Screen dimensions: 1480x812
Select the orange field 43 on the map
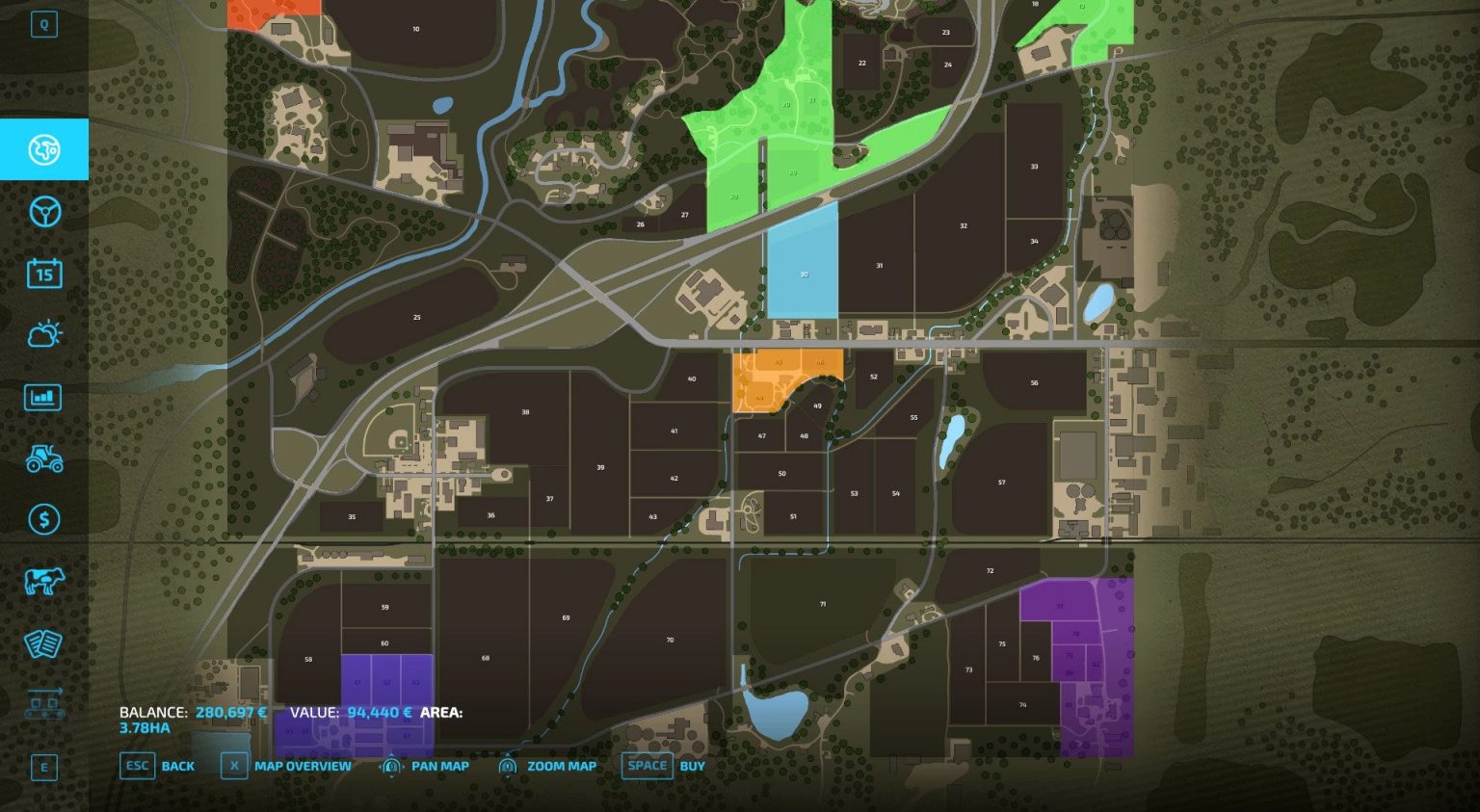point(780,361)
